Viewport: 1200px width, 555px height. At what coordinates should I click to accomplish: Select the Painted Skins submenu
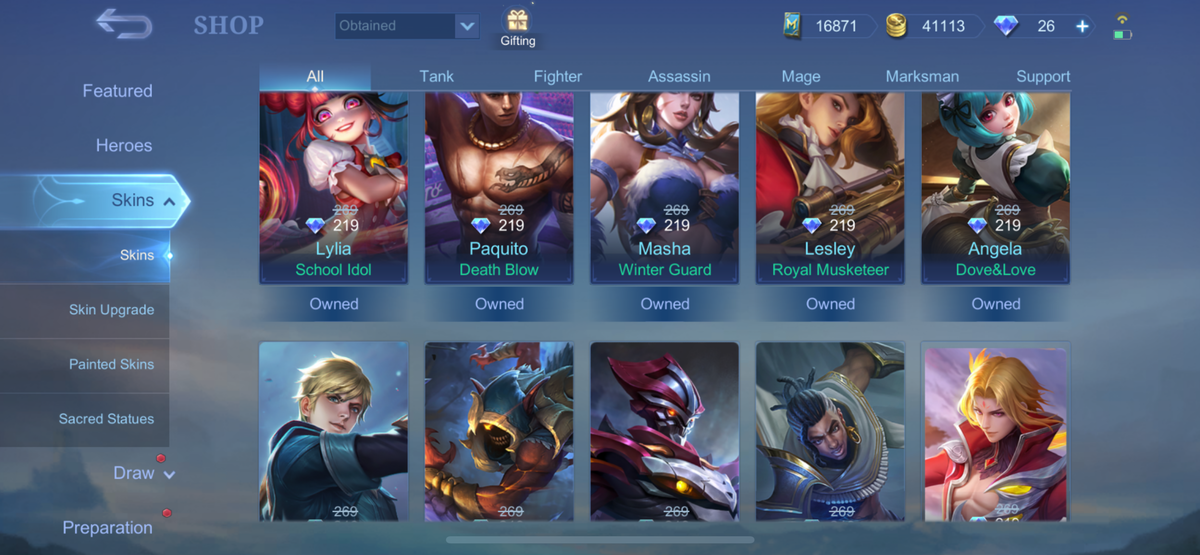click(111, 364)
